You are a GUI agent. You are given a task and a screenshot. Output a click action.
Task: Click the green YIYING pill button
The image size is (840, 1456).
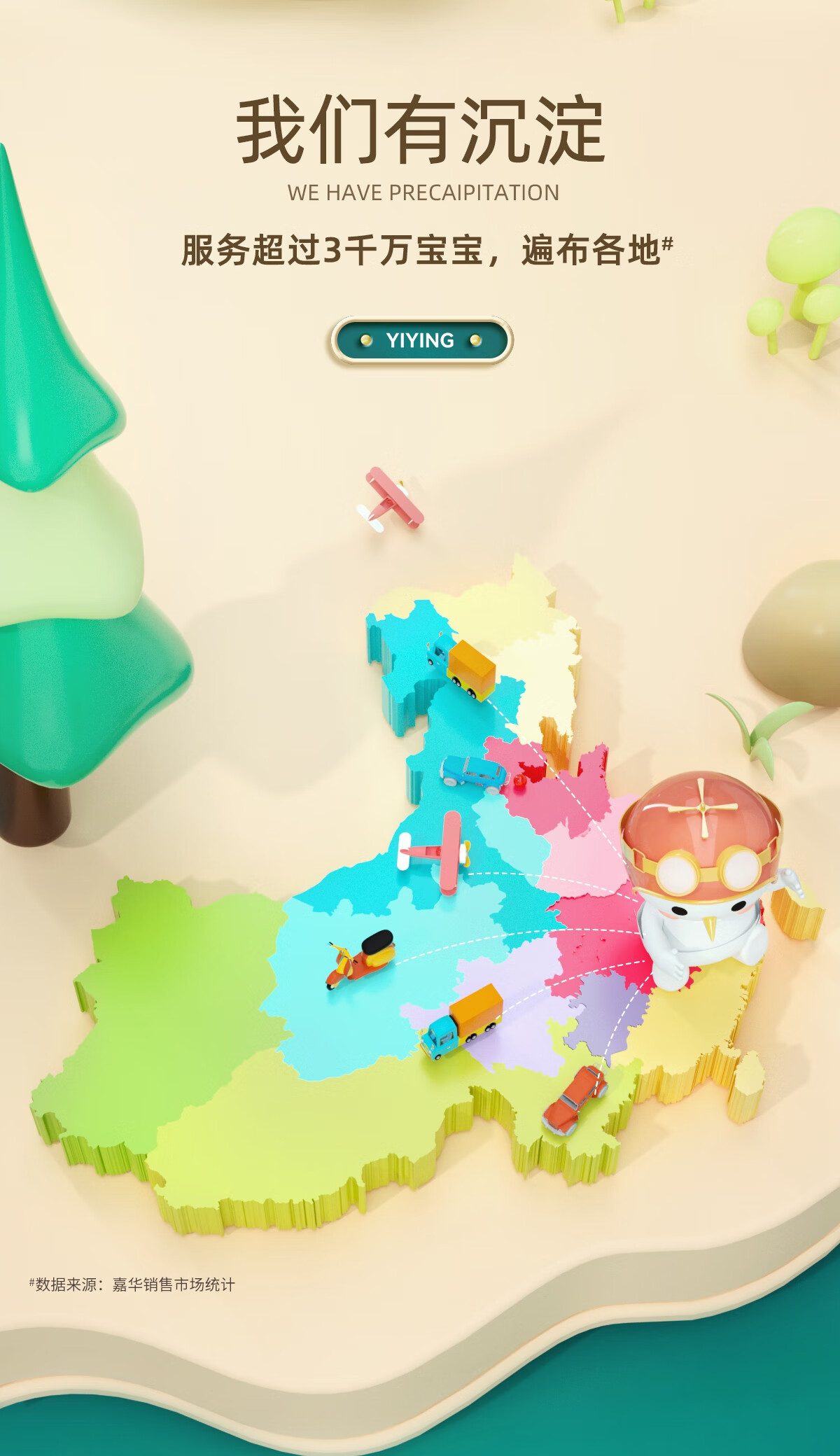(421, 341)
